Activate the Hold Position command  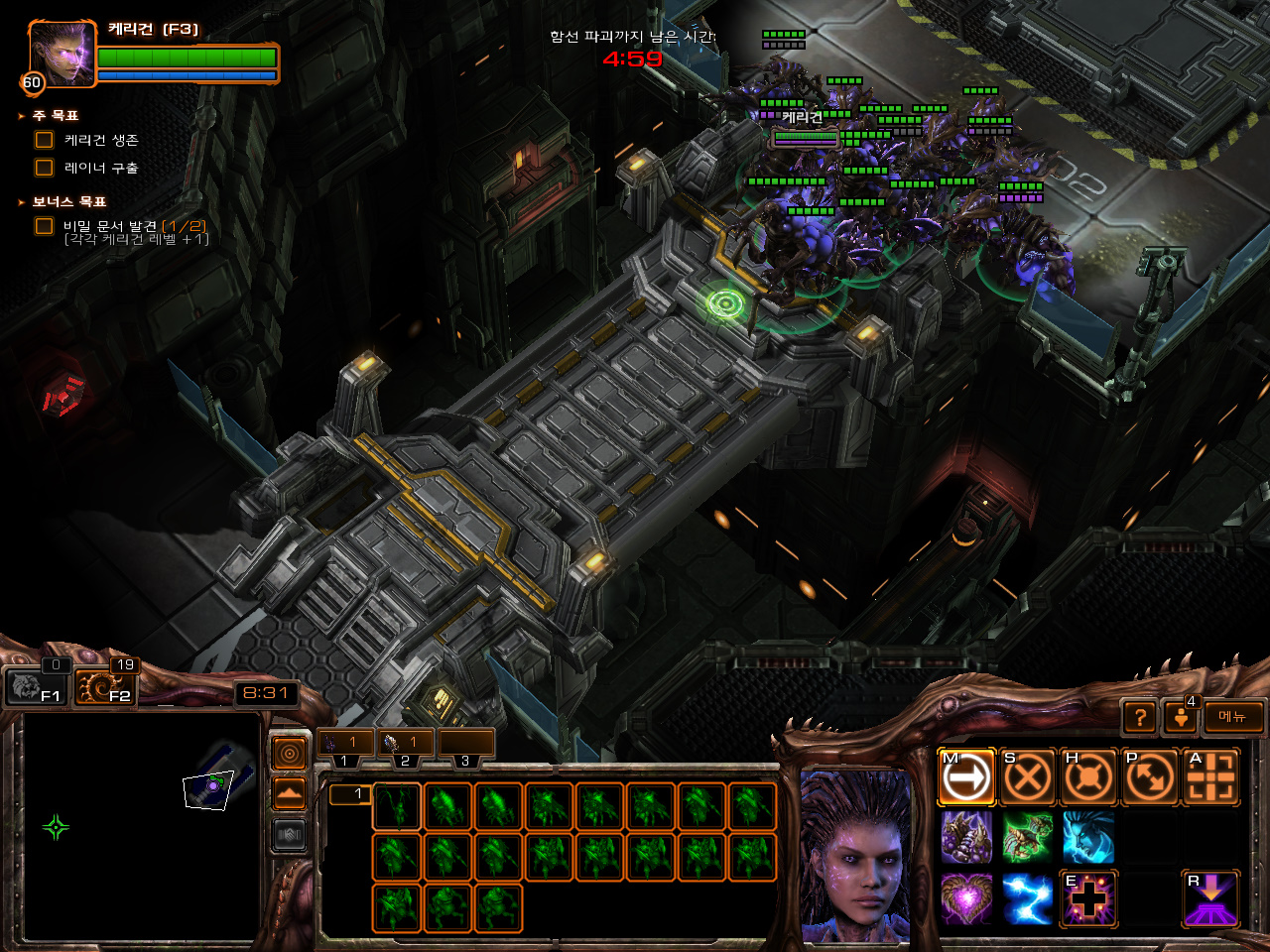(1088, 777)
